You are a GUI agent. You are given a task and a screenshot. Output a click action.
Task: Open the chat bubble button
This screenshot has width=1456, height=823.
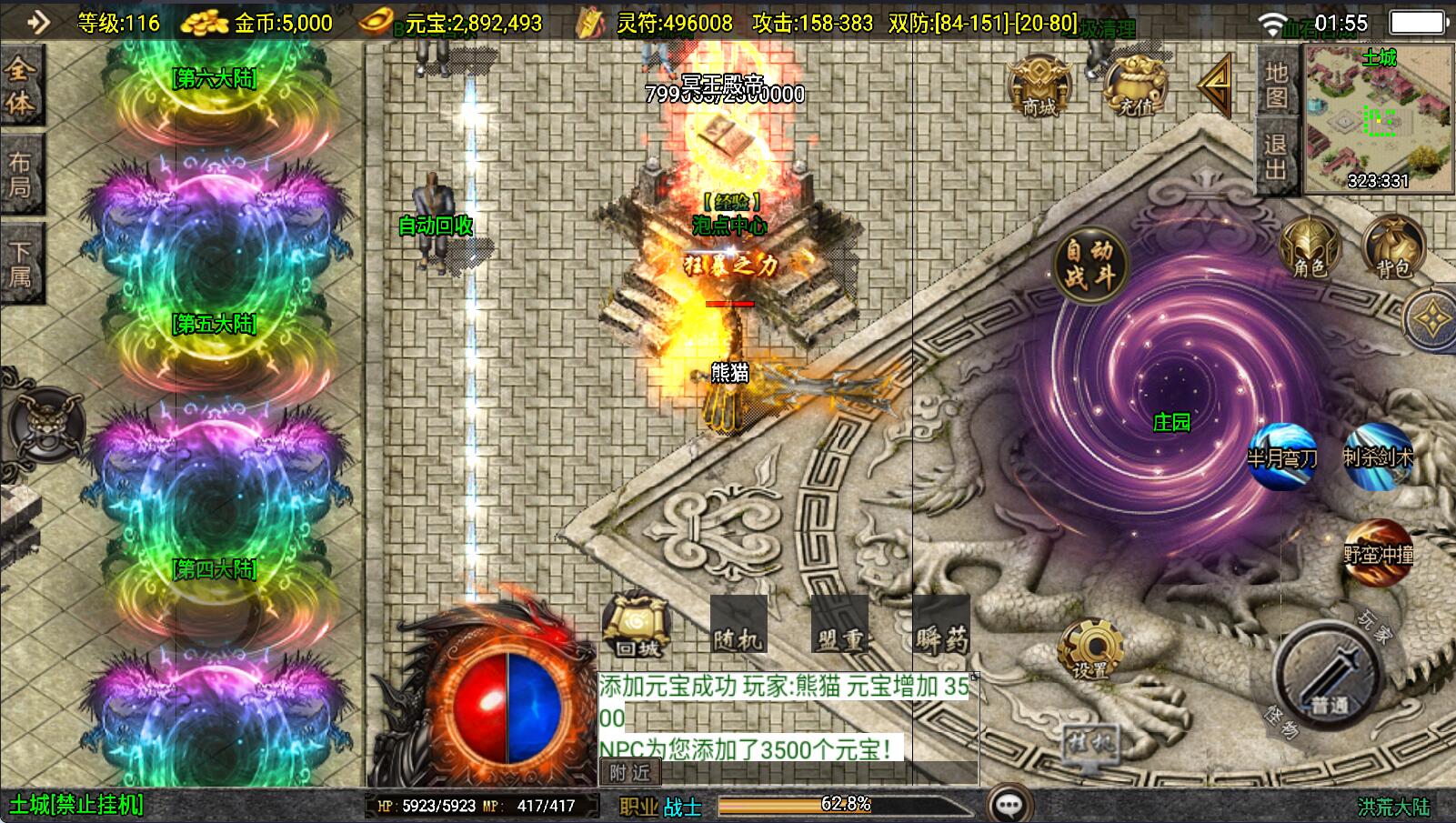(1009, 804)
